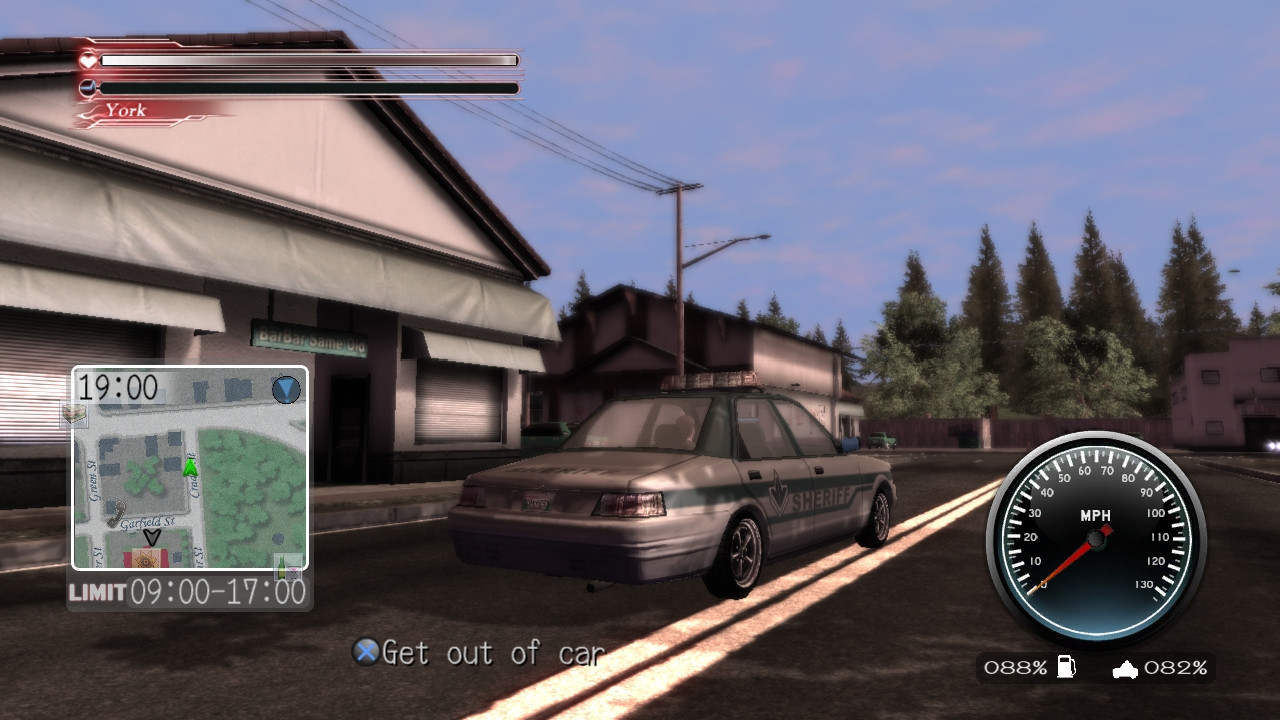
Task: Toggle the black destination chevron on the minimap
Action: (x=152, y=536)
